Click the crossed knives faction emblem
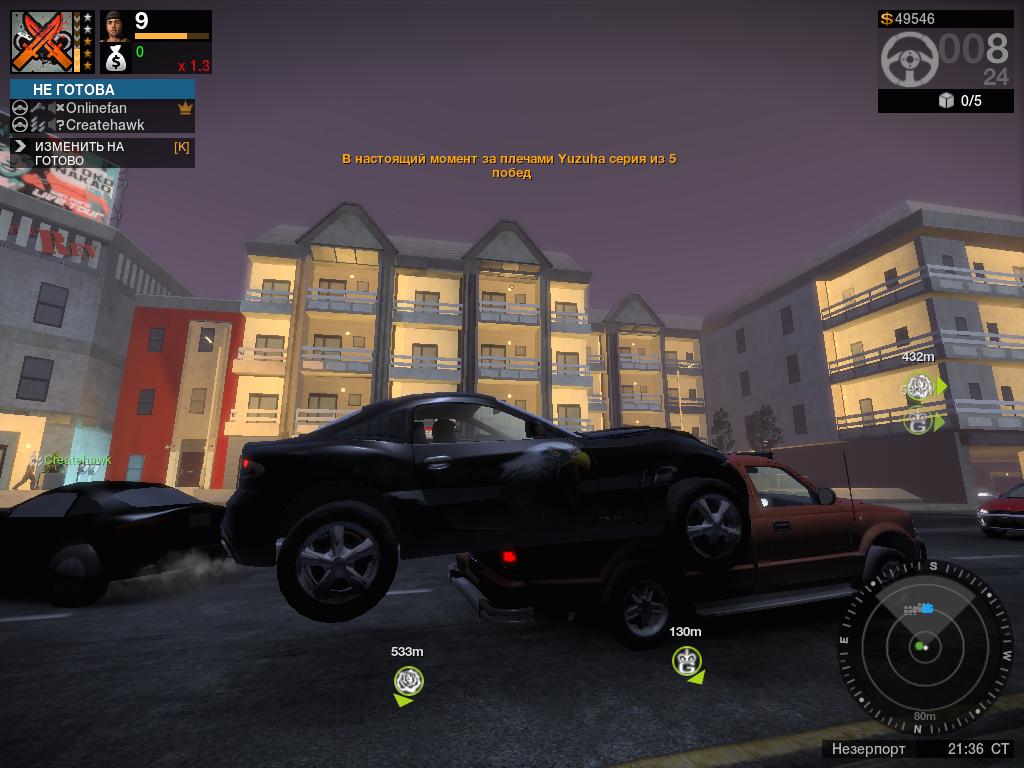Image resolution: width=1024 pixels, height=768 pixels. point(44,41)
